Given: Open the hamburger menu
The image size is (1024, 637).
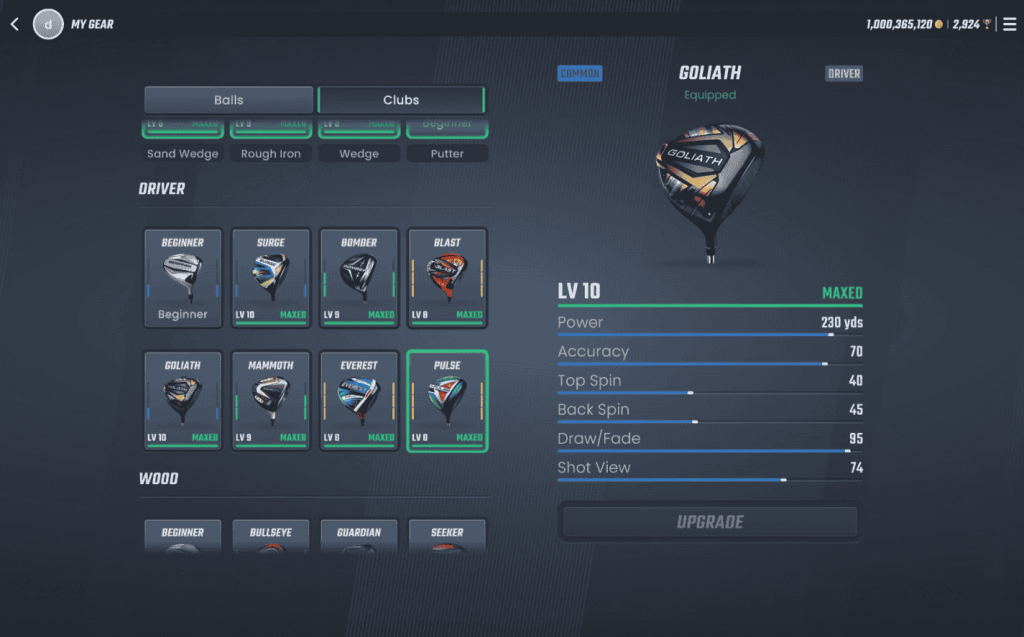Looking at the screenshot, I should [x=1009, y=24].
